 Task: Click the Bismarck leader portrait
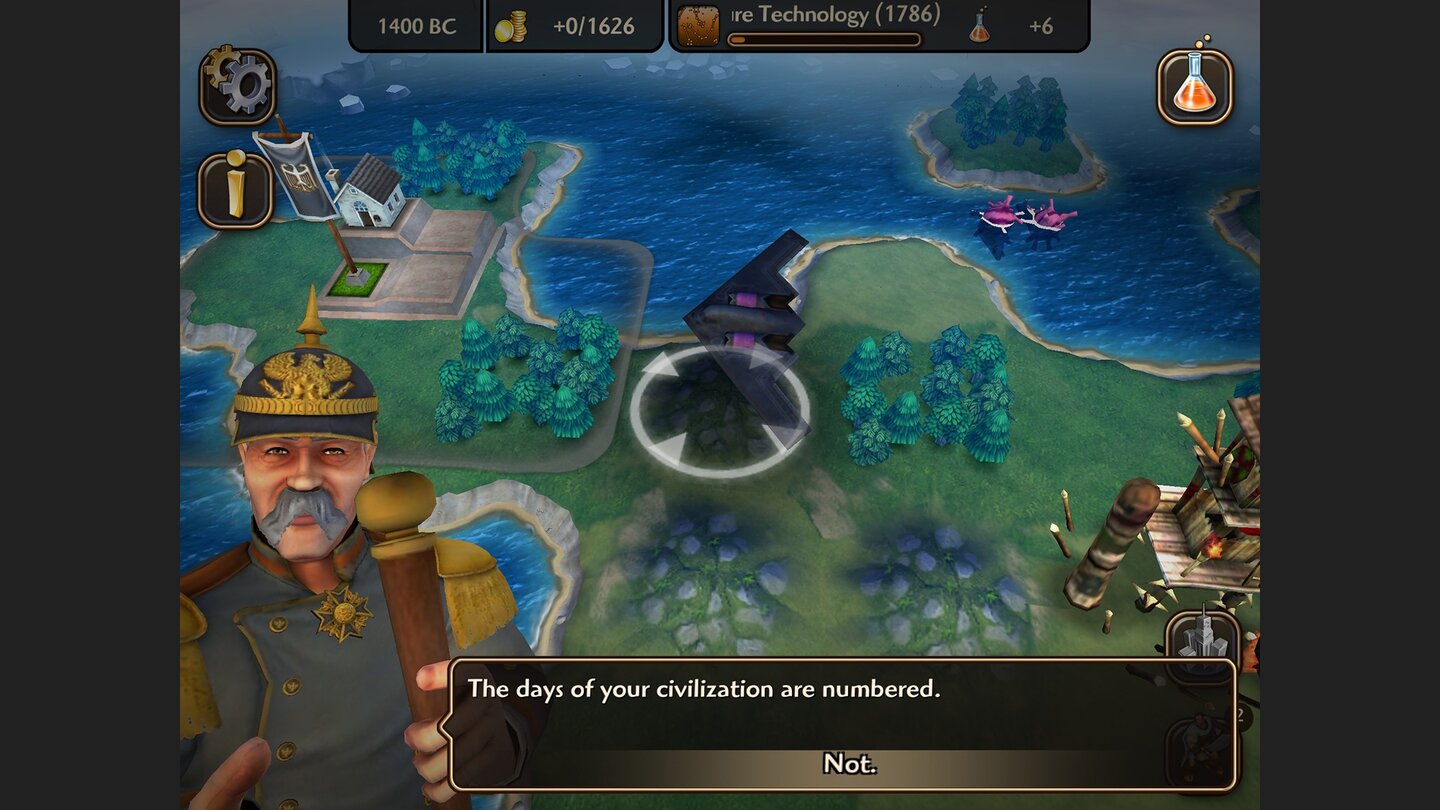310,480
